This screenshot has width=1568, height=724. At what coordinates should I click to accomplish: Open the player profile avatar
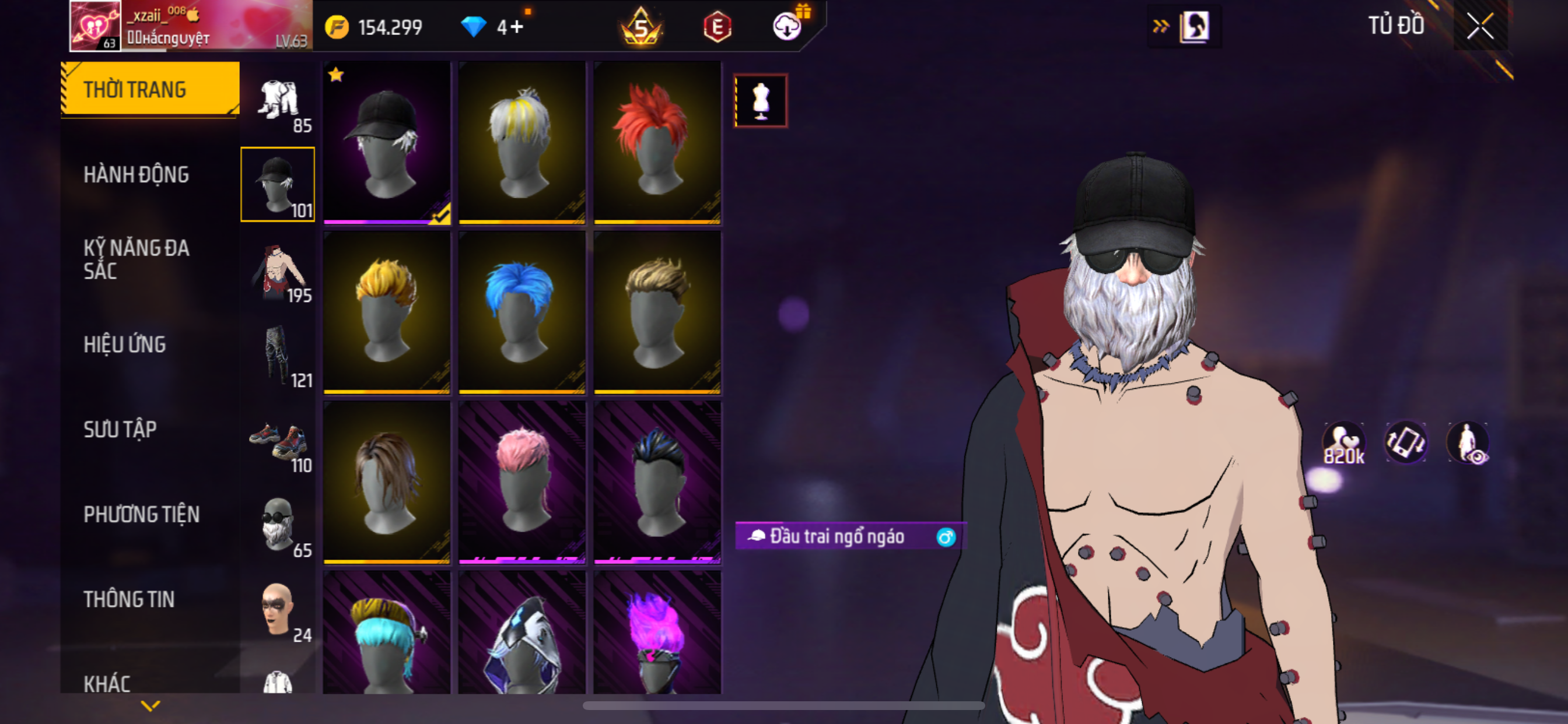pyautogui.click(x=95, y=26)
